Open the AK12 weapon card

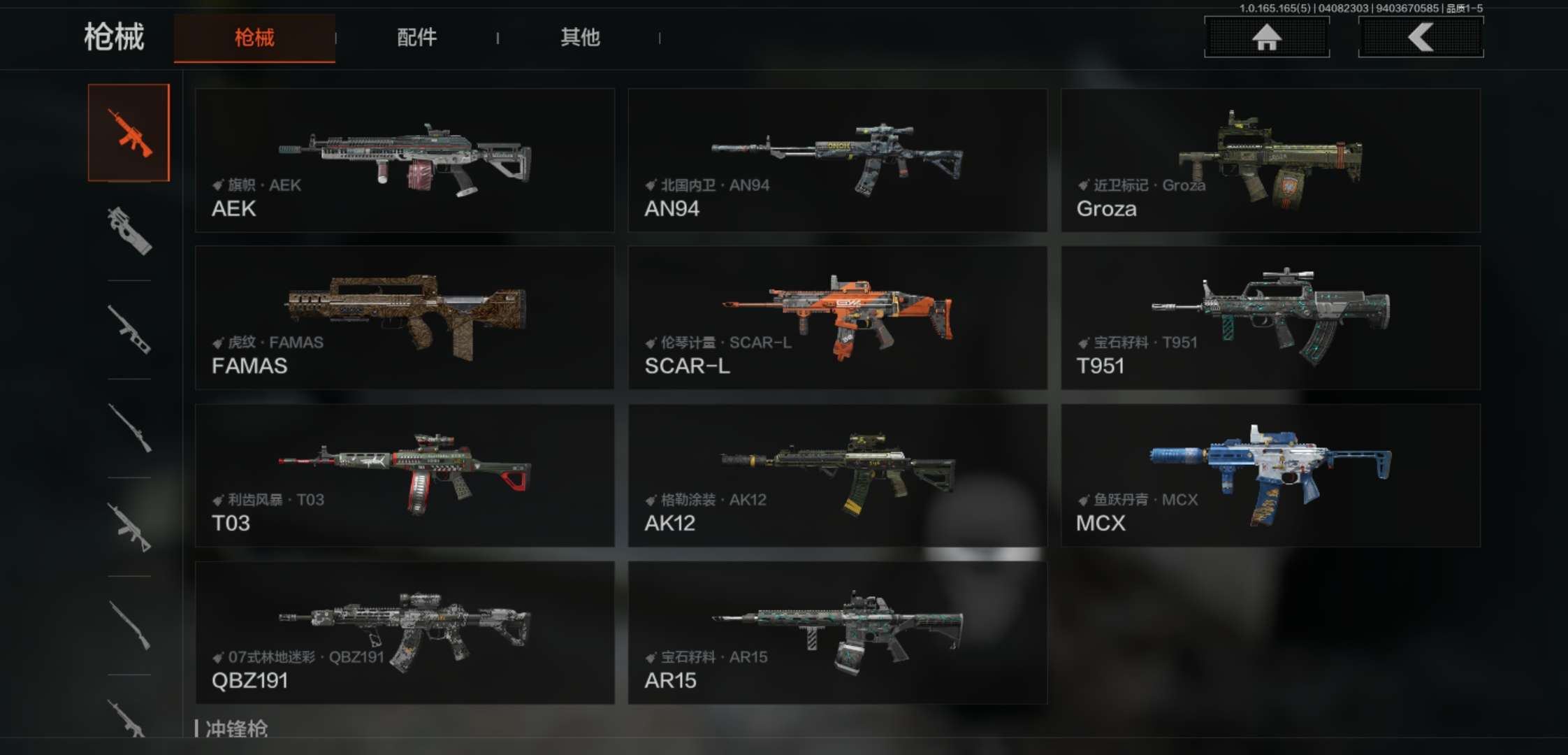pyautogui.click(x=837, y=475)
